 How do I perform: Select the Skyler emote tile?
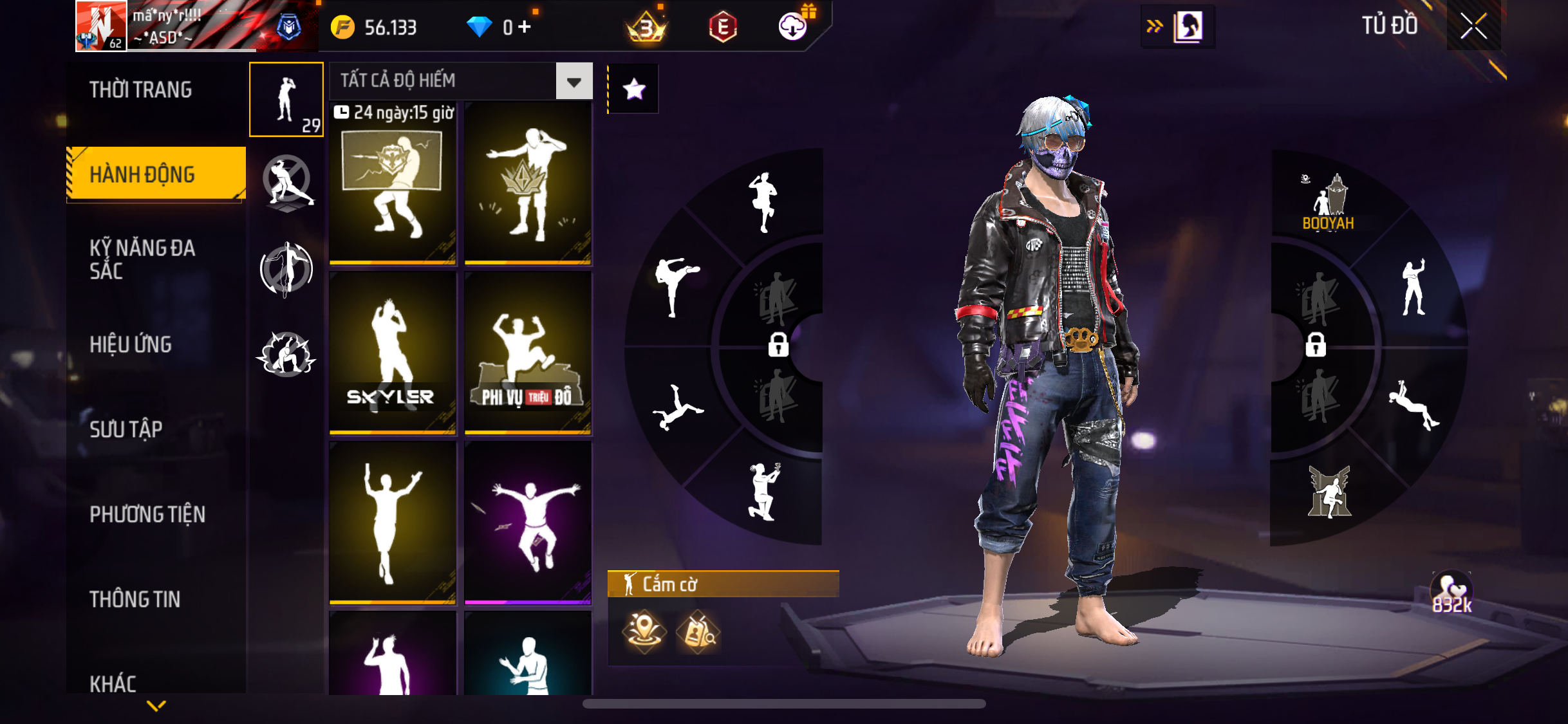pos(393,353)
